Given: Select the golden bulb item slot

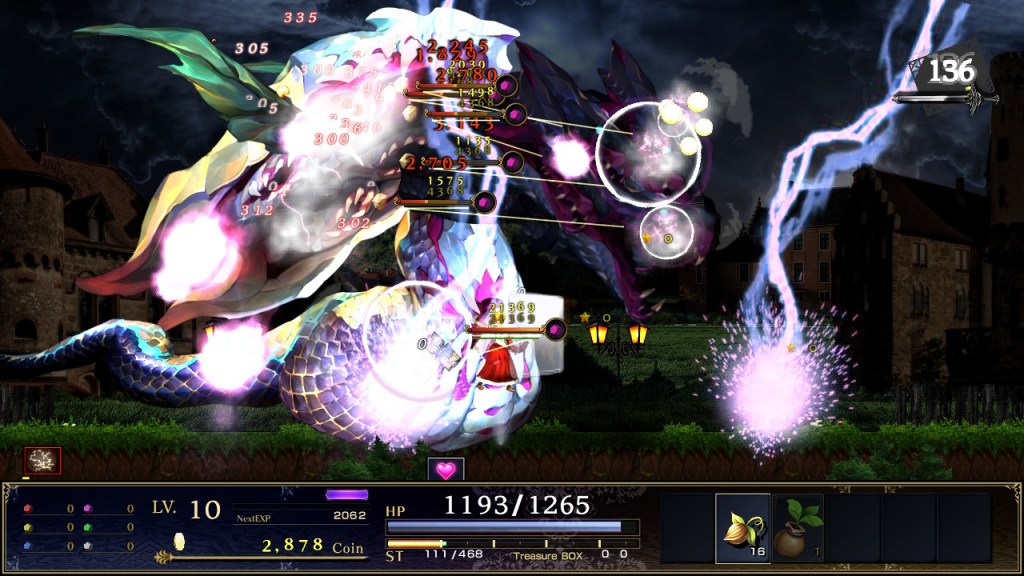Looking at the screenshot, I should click(x=743, y=528).
